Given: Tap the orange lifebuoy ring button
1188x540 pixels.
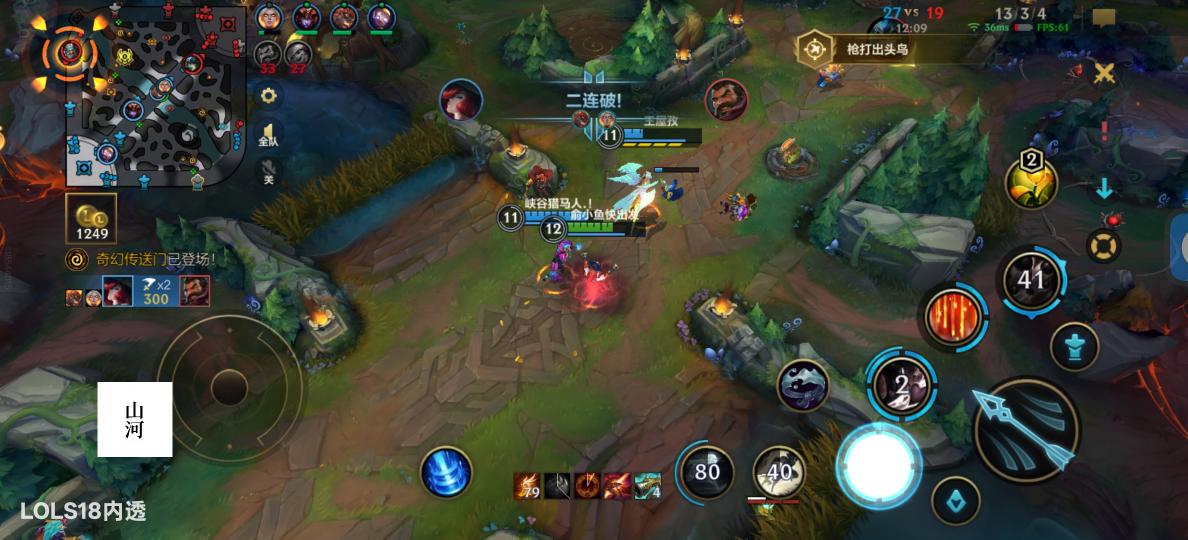Looking at the screenshot, I should (1103, 245).
